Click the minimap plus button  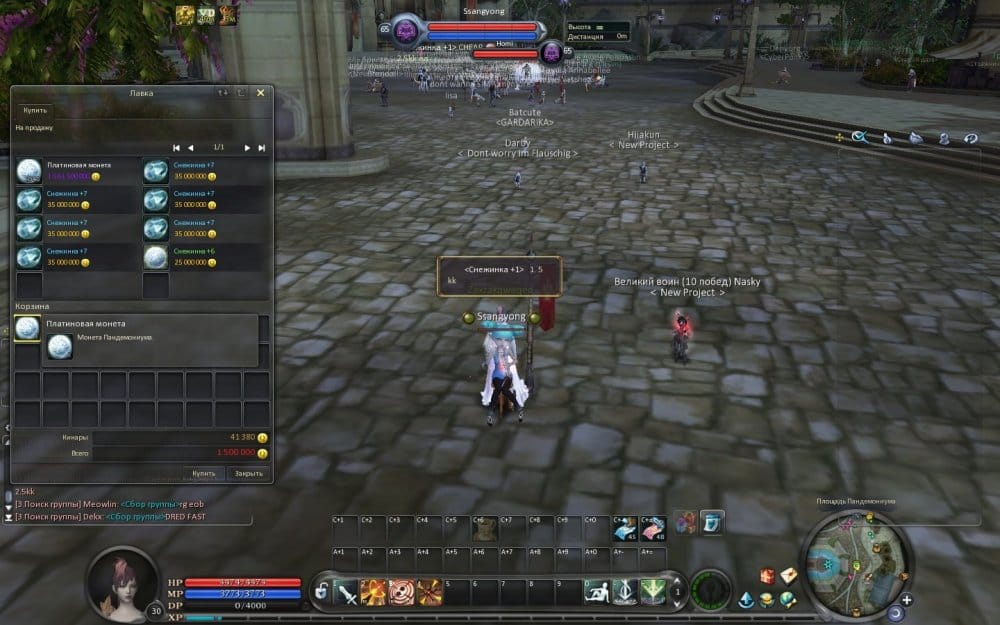click(x=907, y=600)
